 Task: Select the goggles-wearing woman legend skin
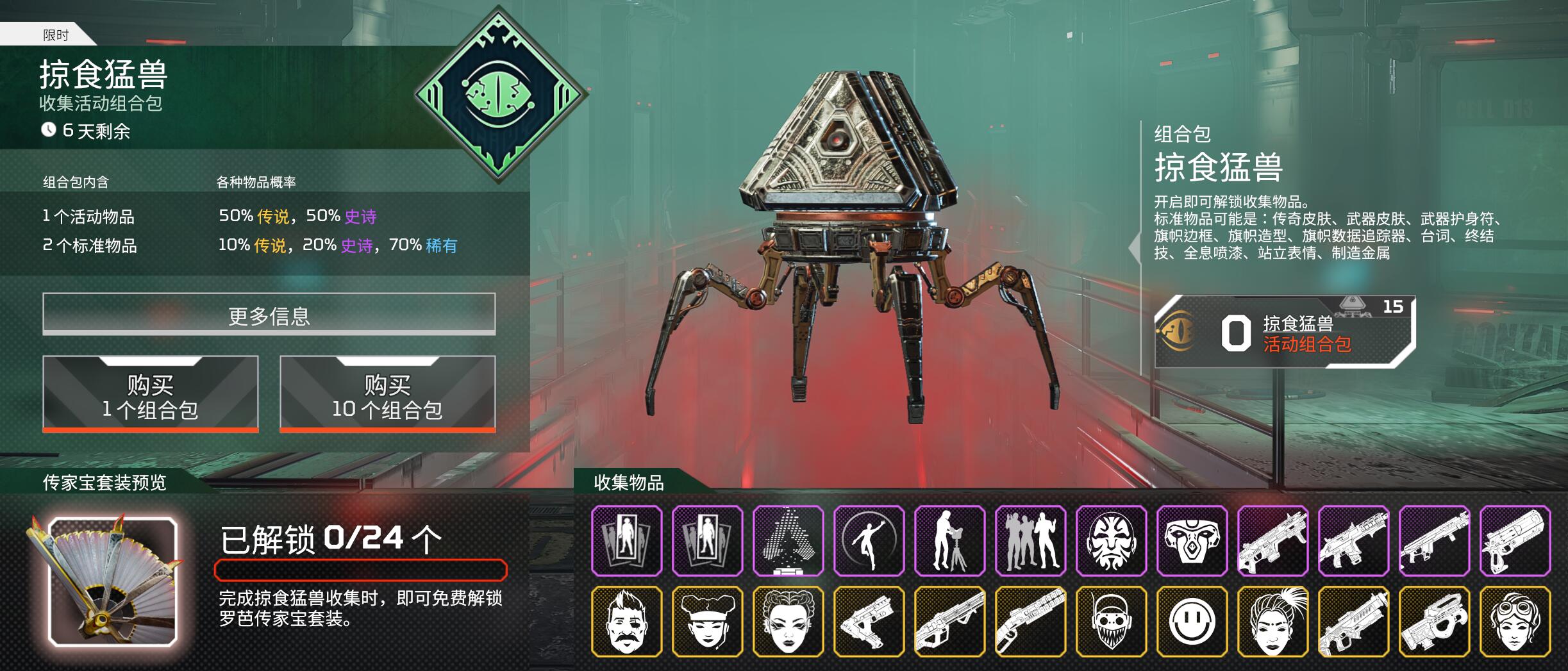[1515, 622]
